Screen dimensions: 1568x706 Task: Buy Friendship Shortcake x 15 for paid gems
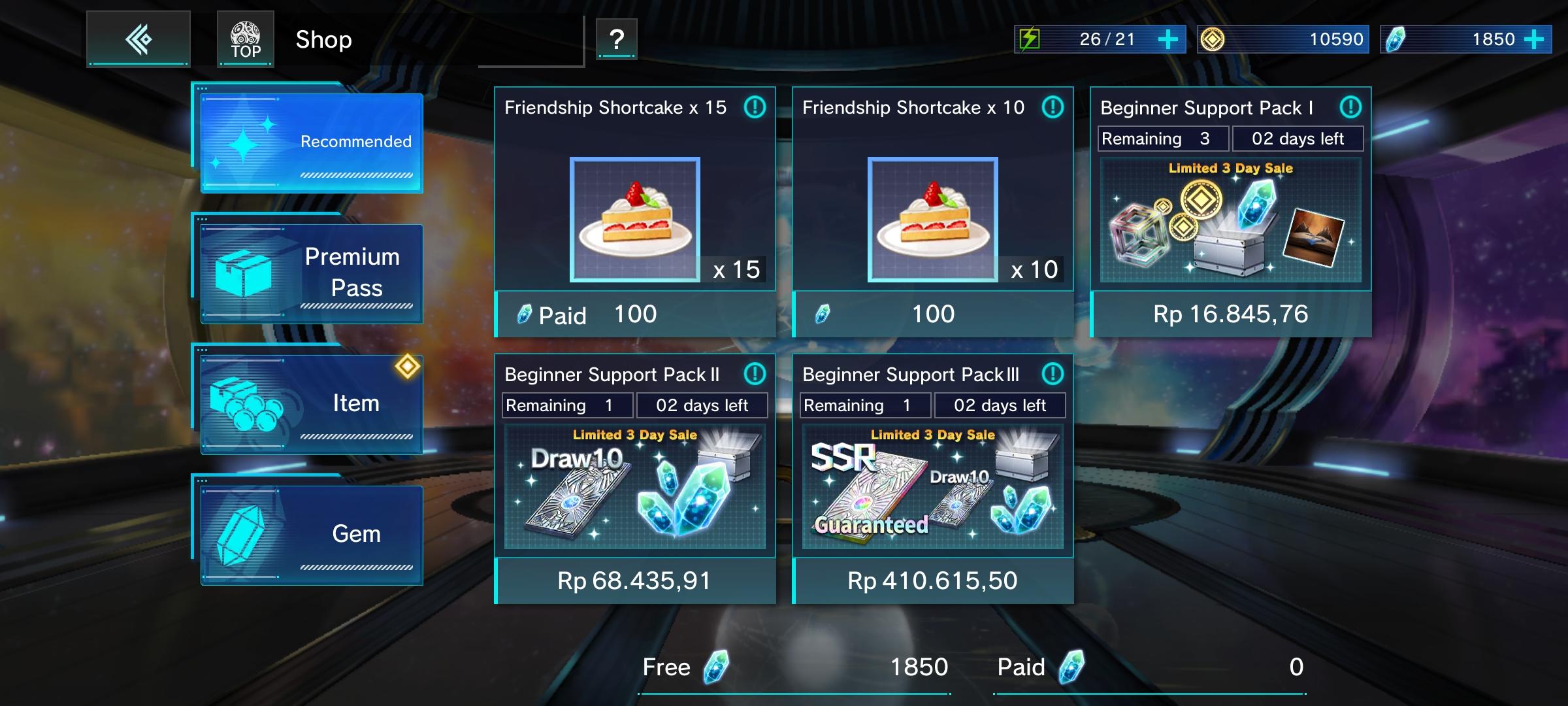pos(635,314)
